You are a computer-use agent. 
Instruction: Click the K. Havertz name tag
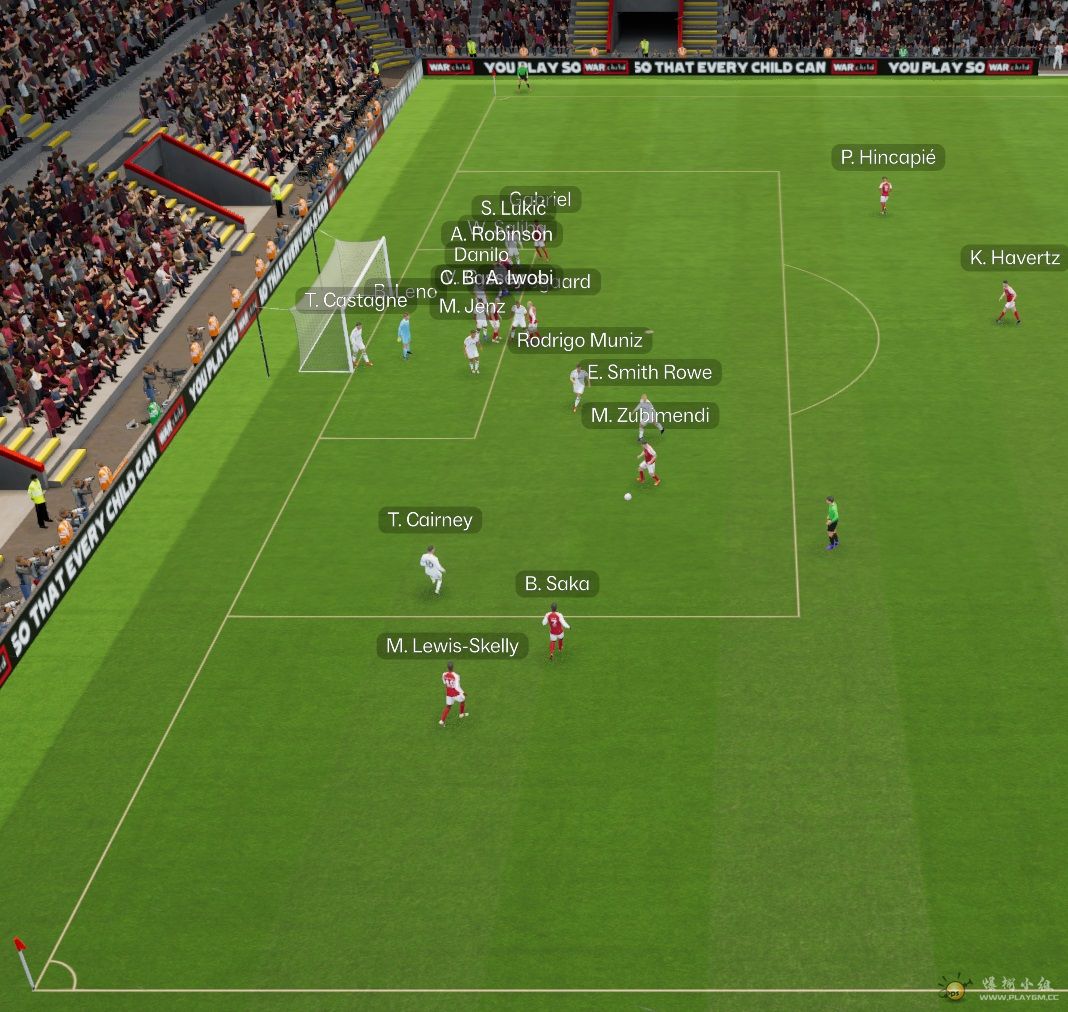(x=1014, y=258)
